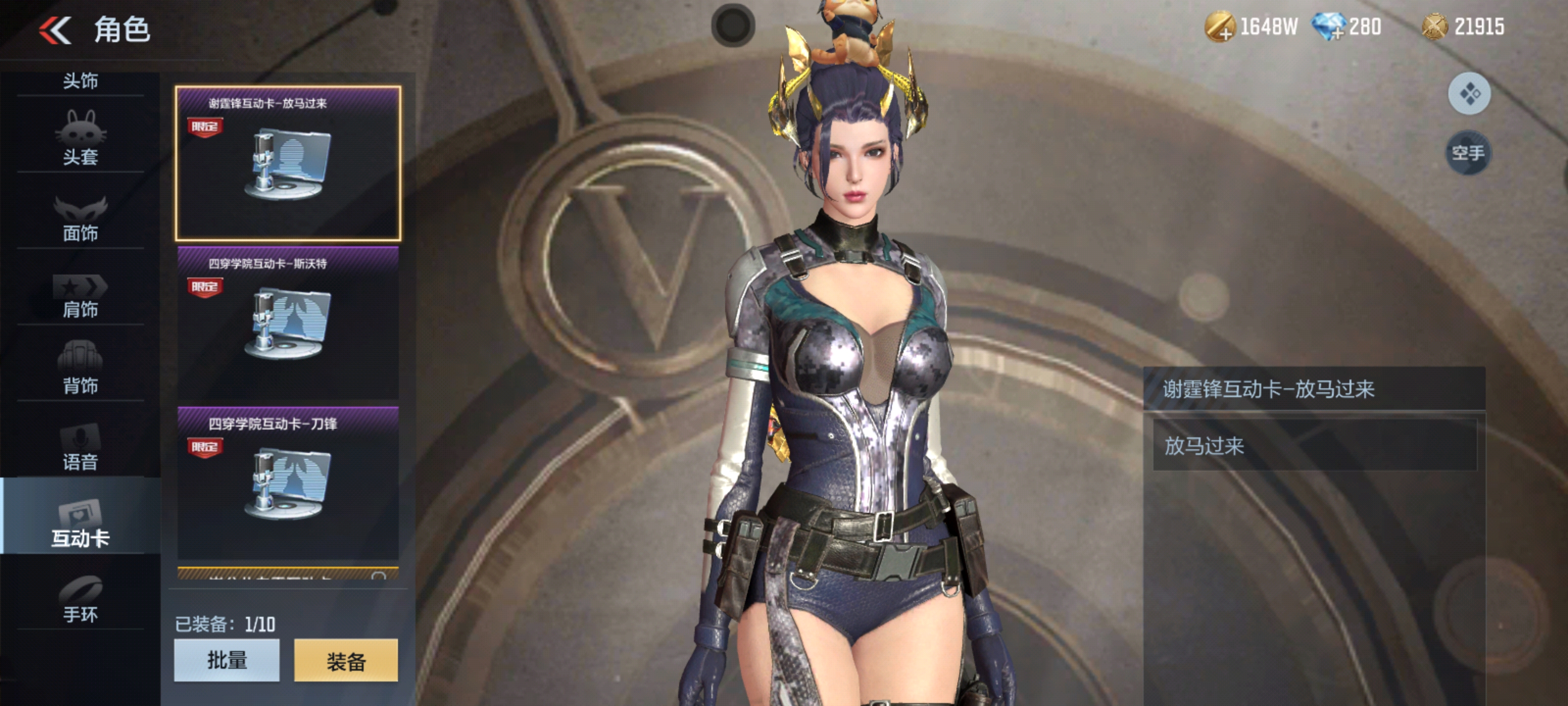
Task: Choose the 四穿学院互动卡-刀锋 card
Action: (288, 482)
